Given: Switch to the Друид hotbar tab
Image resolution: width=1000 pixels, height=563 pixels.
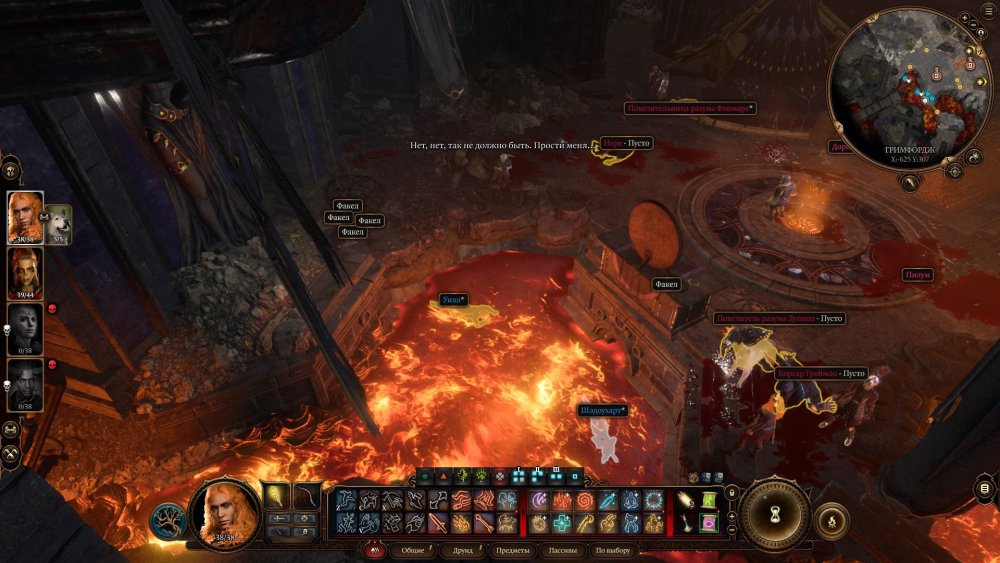Looking at the screenshot, I should (x=463, y=551).
